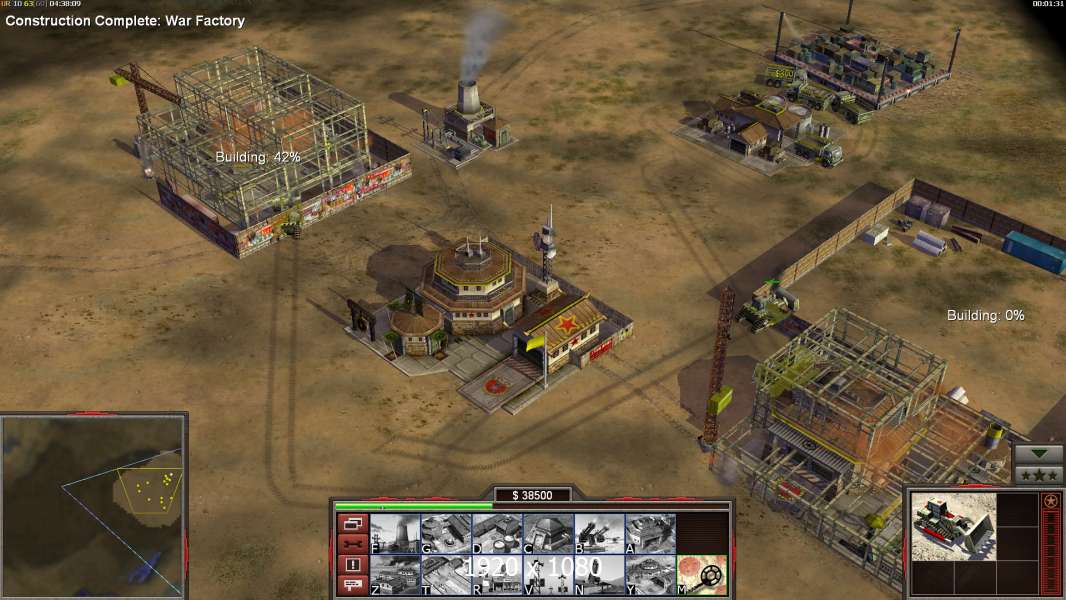This screenshot has width=1066, height=600.
Task: Select the Bunker build icon labeled C
Action: pos(548,533)
